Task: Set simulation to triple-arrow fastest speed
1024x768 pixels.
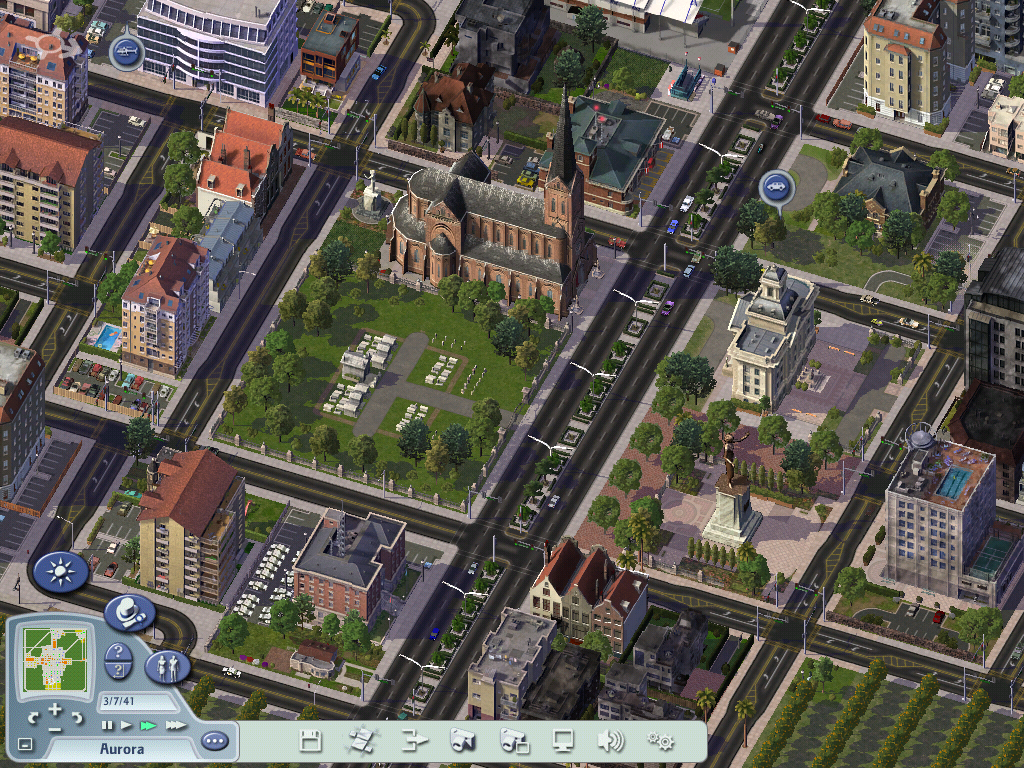Action: coord(176,725)
